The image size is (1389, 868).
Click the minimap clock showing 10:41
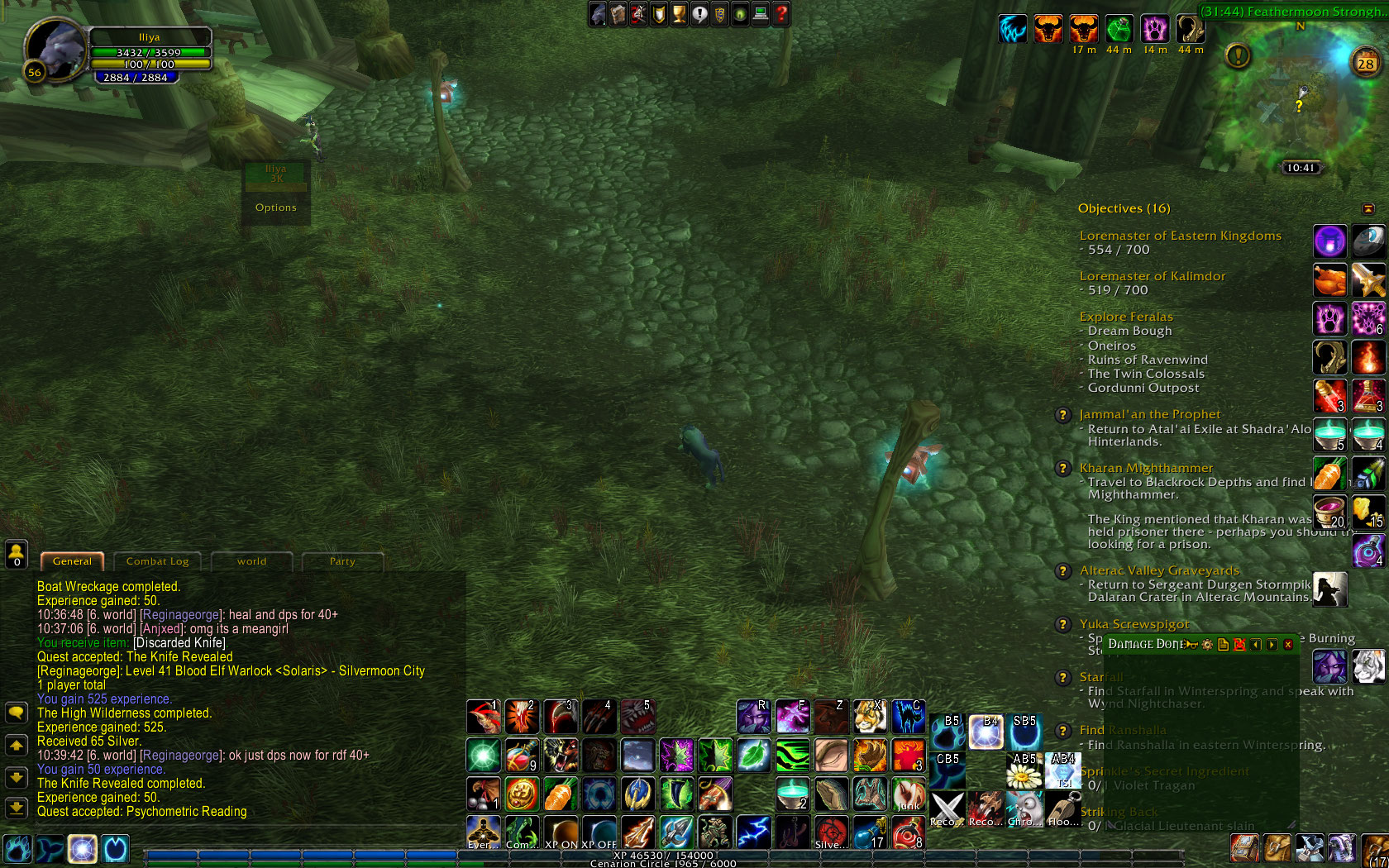1301,166
